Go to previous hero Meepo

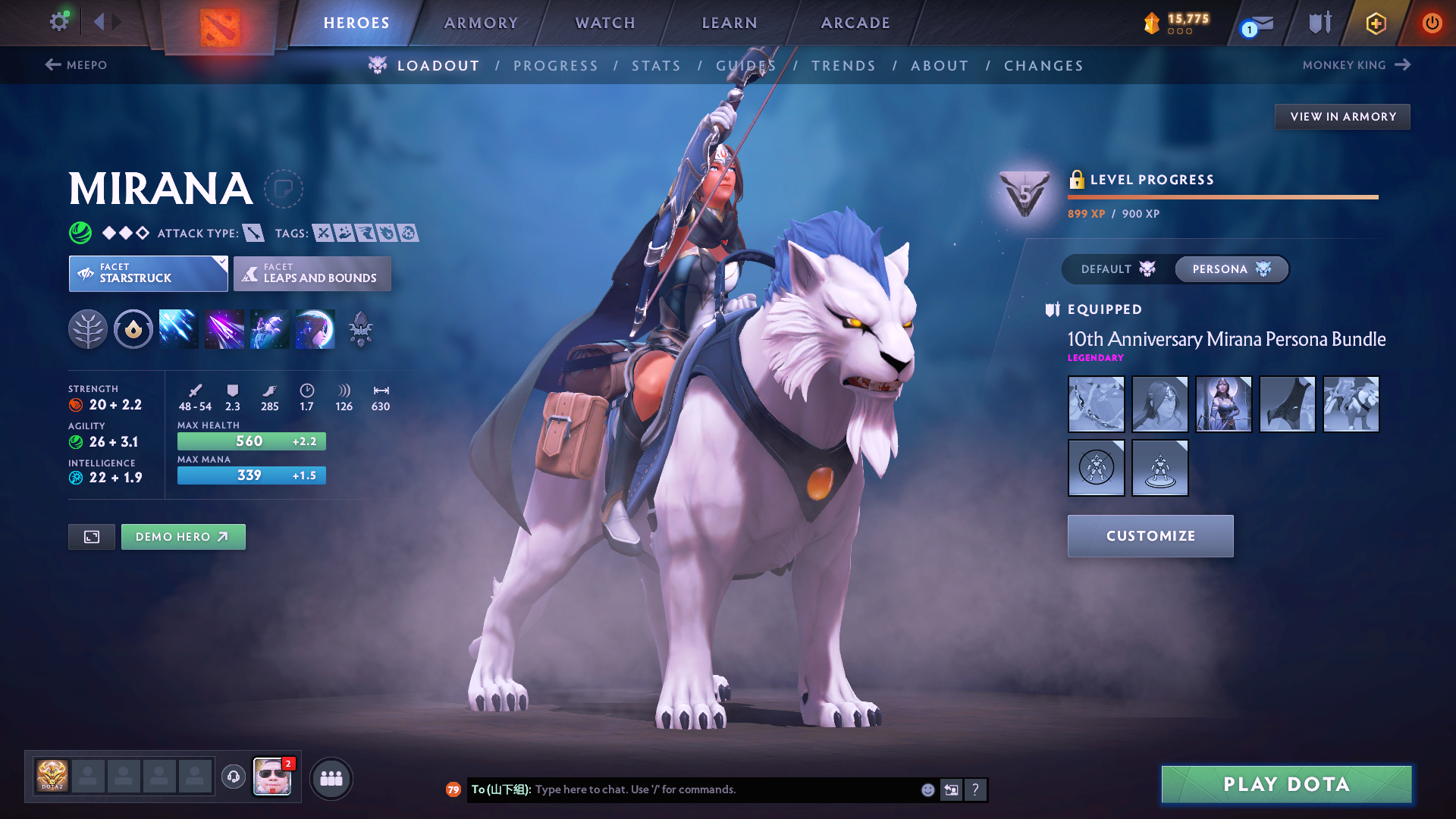click(x=77, y=65)
